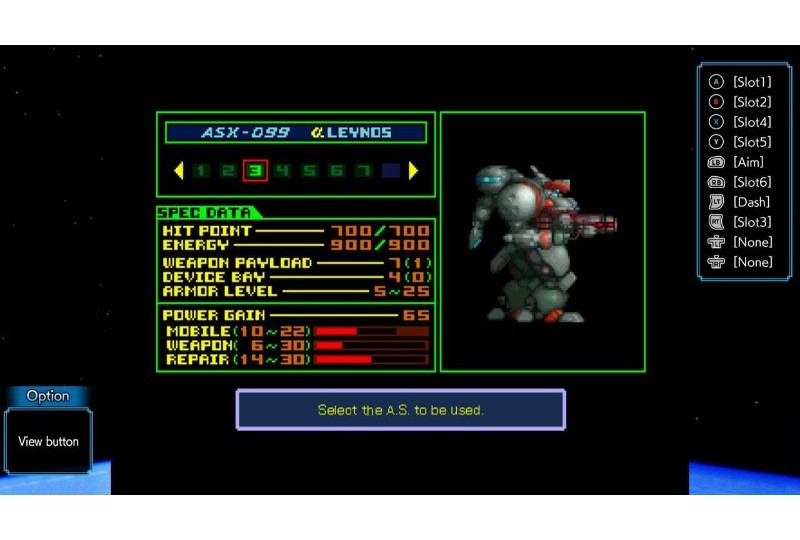Choose assault suit slot number 2
Viewport: 800px width, 540px height.
228,171
